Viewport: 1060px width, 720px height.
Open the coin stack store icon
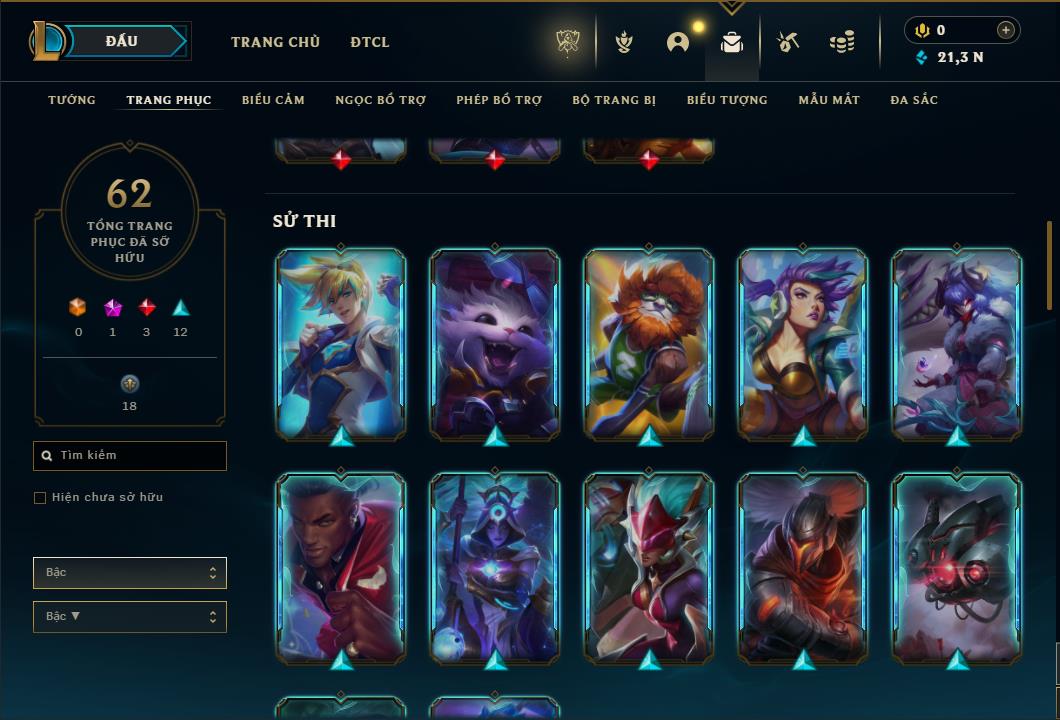pos(842,42)
